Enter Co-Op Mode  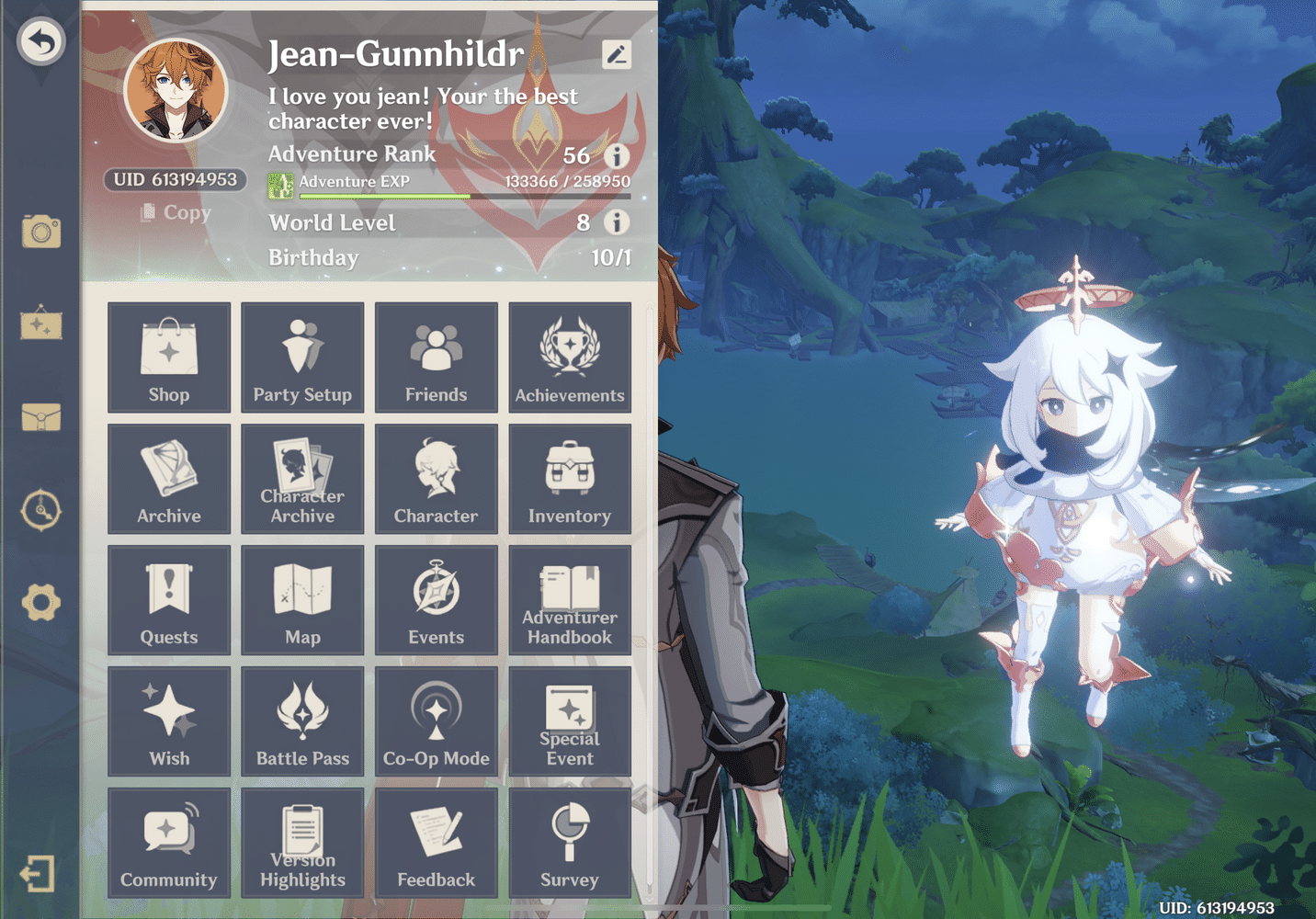pyautogui.click(x=436, y=720)
